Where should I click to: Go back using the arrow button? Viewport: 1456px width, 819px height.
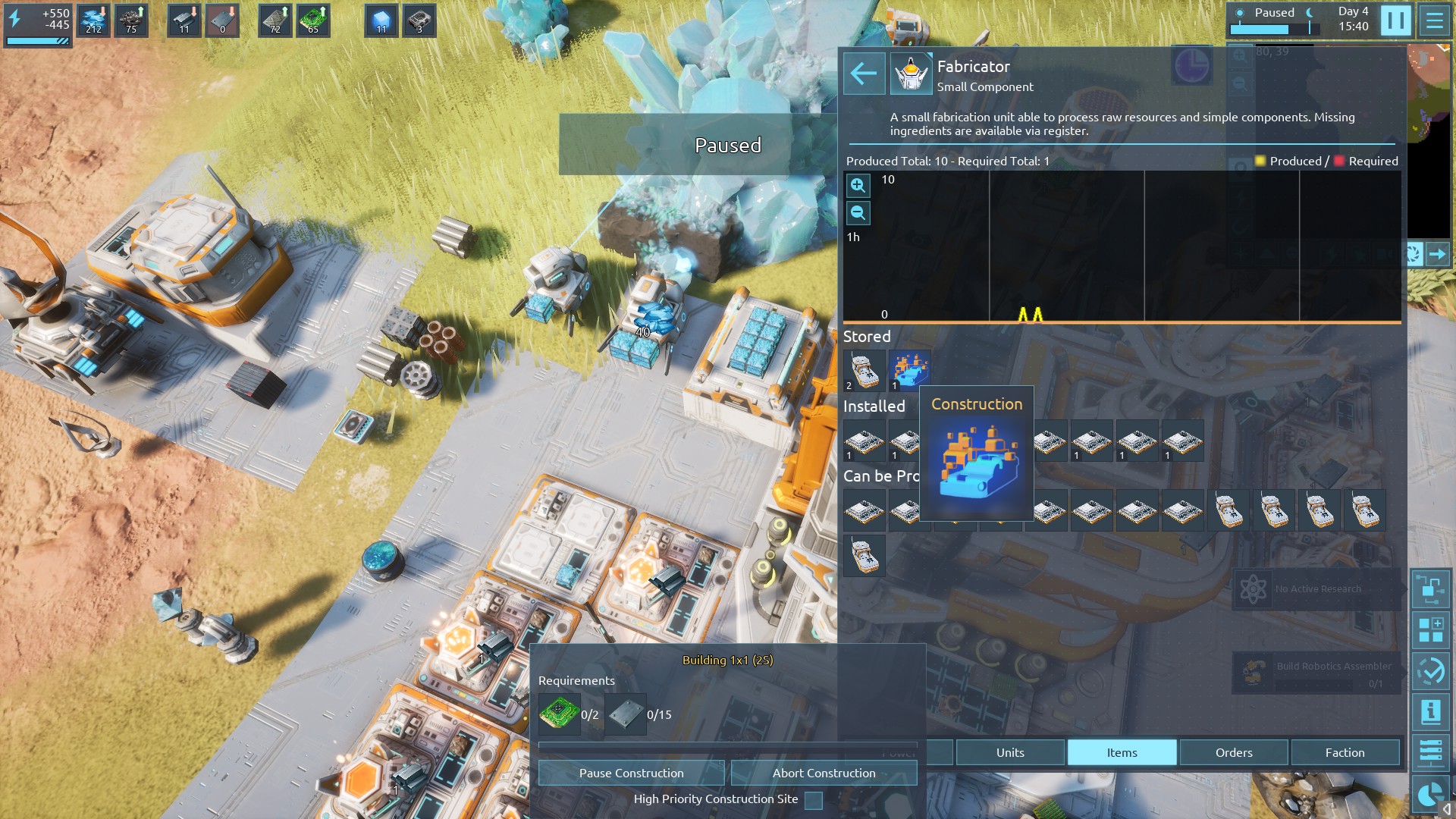[x=864, y=74]
